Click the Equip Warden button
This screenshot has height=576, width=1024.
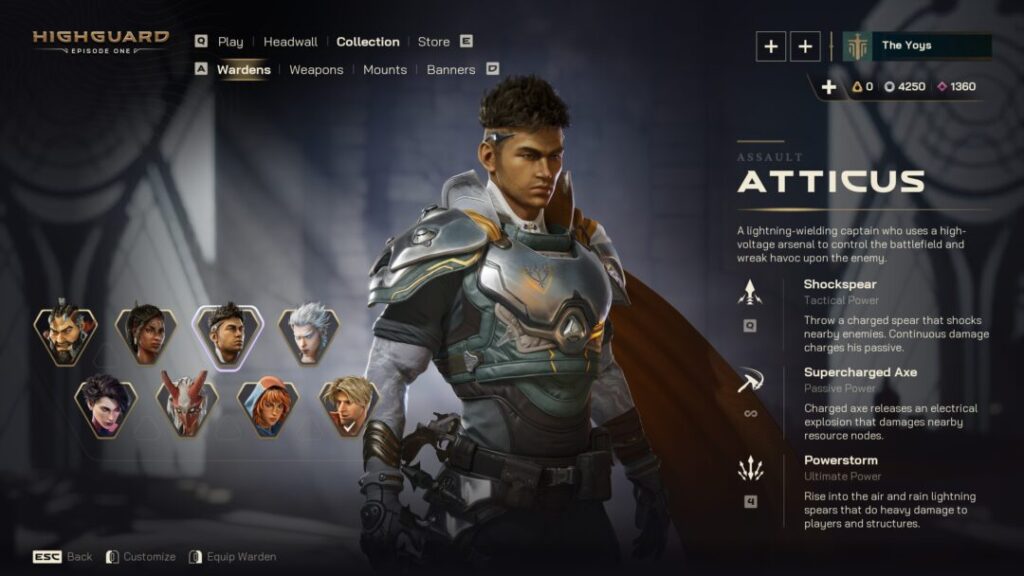[x=242, y=557]
